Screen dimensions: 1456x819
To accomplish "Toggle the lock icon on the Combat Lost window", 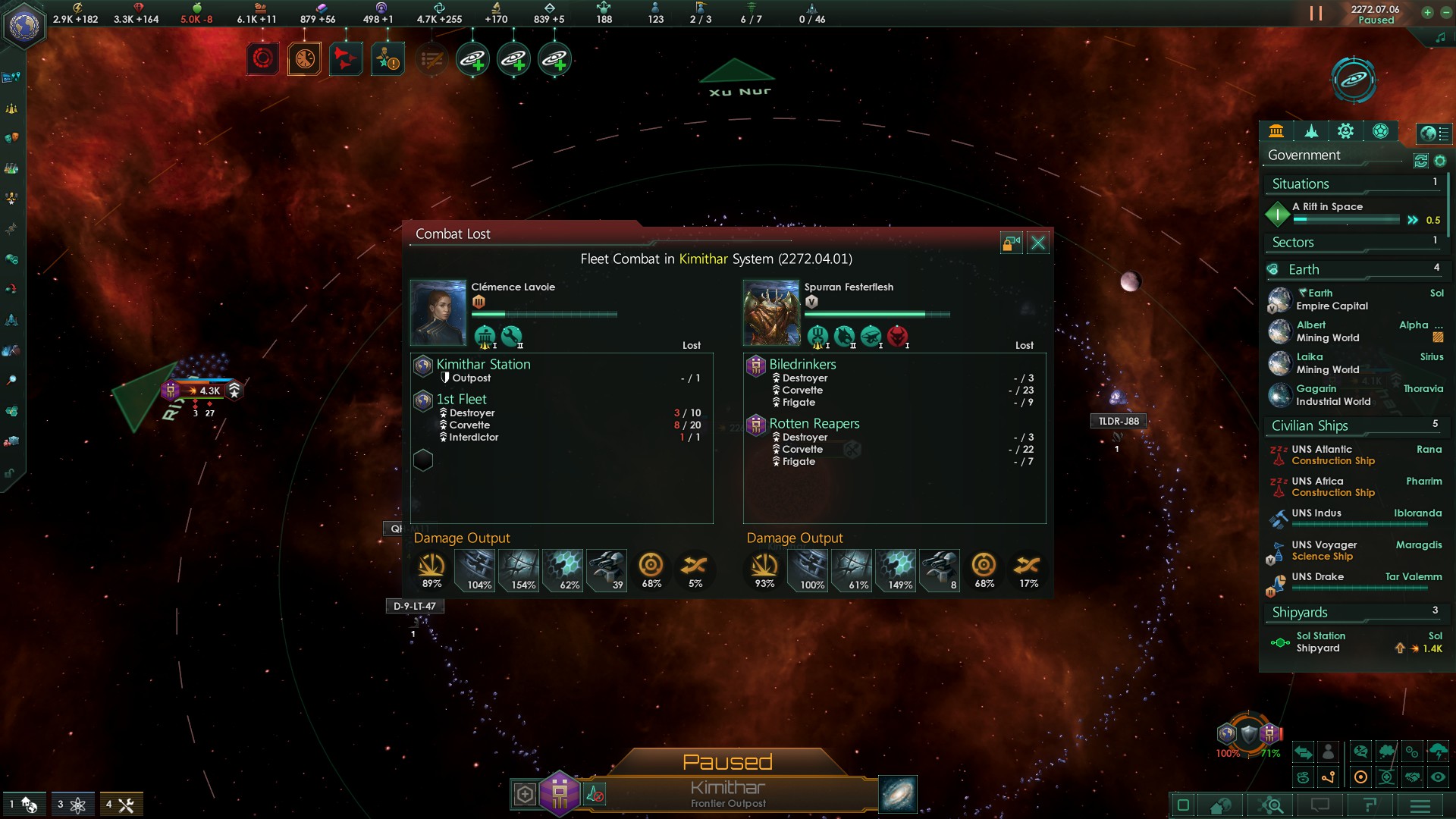I will (1012, 243).
